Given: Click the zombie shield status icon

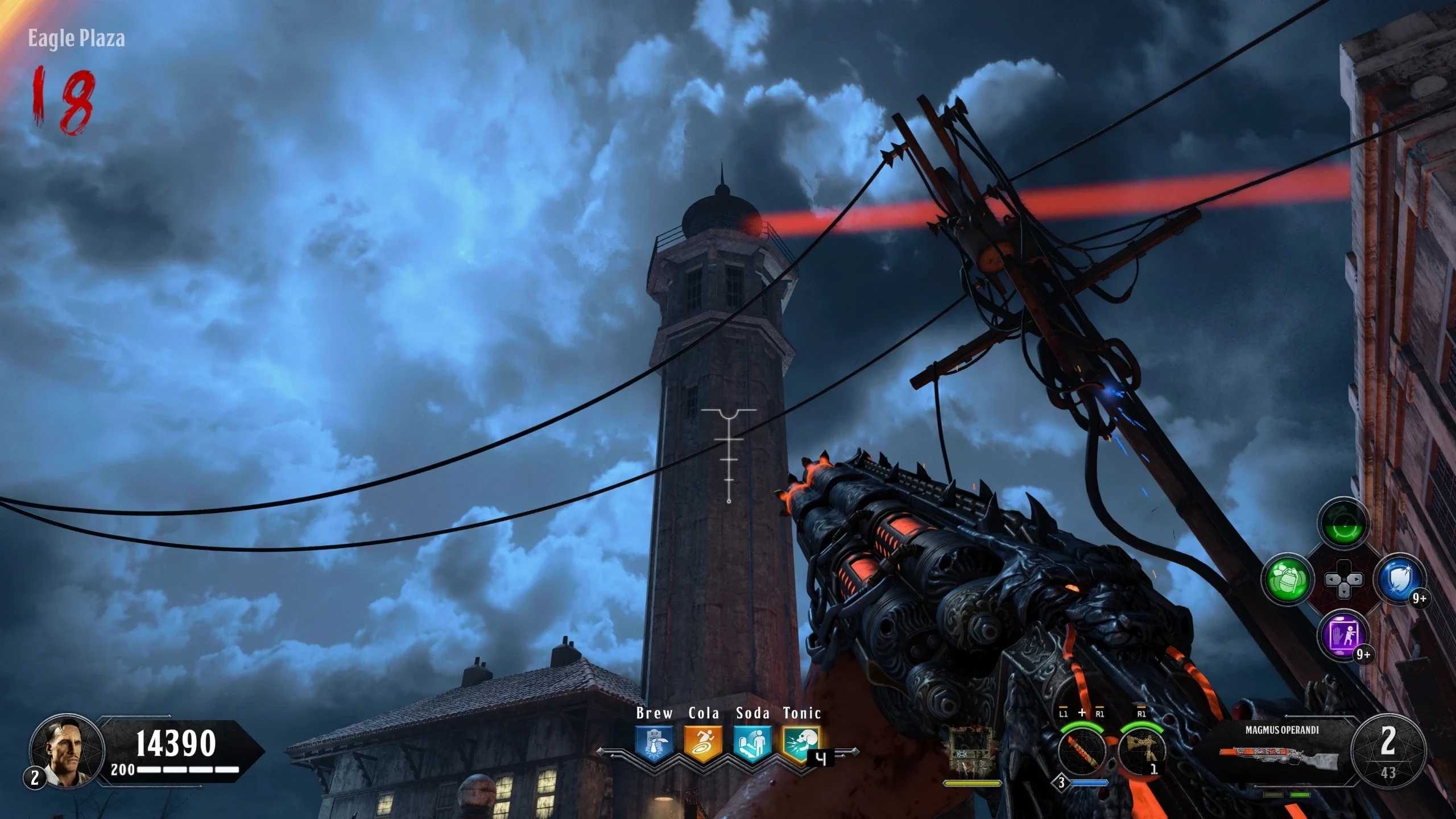Looking at the screenshot, I should pyautogui.click(x=972, y=751).
